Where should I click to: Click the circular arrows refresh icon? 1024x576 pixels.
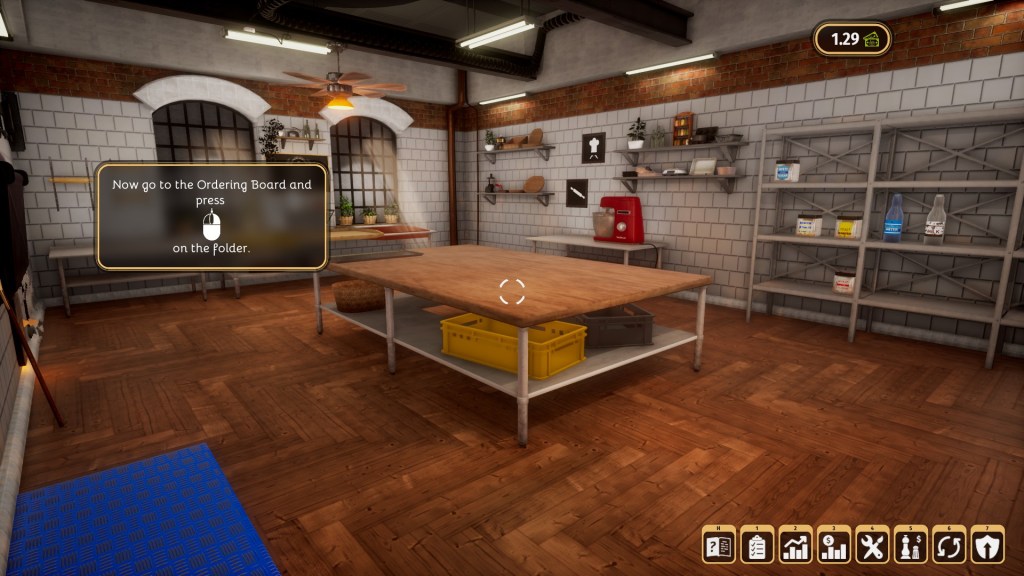pos(949,545)
